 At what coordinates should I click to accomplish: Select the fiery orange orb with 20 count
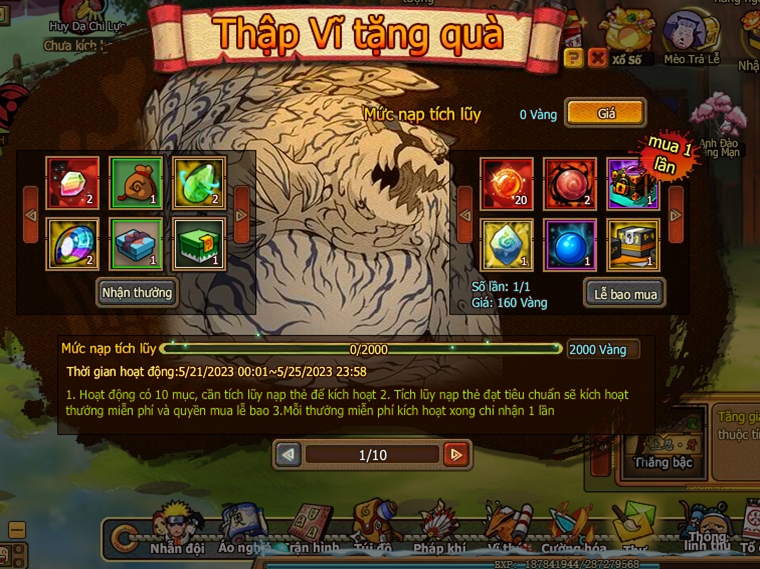pyautogui.click(x=506, y=183)
